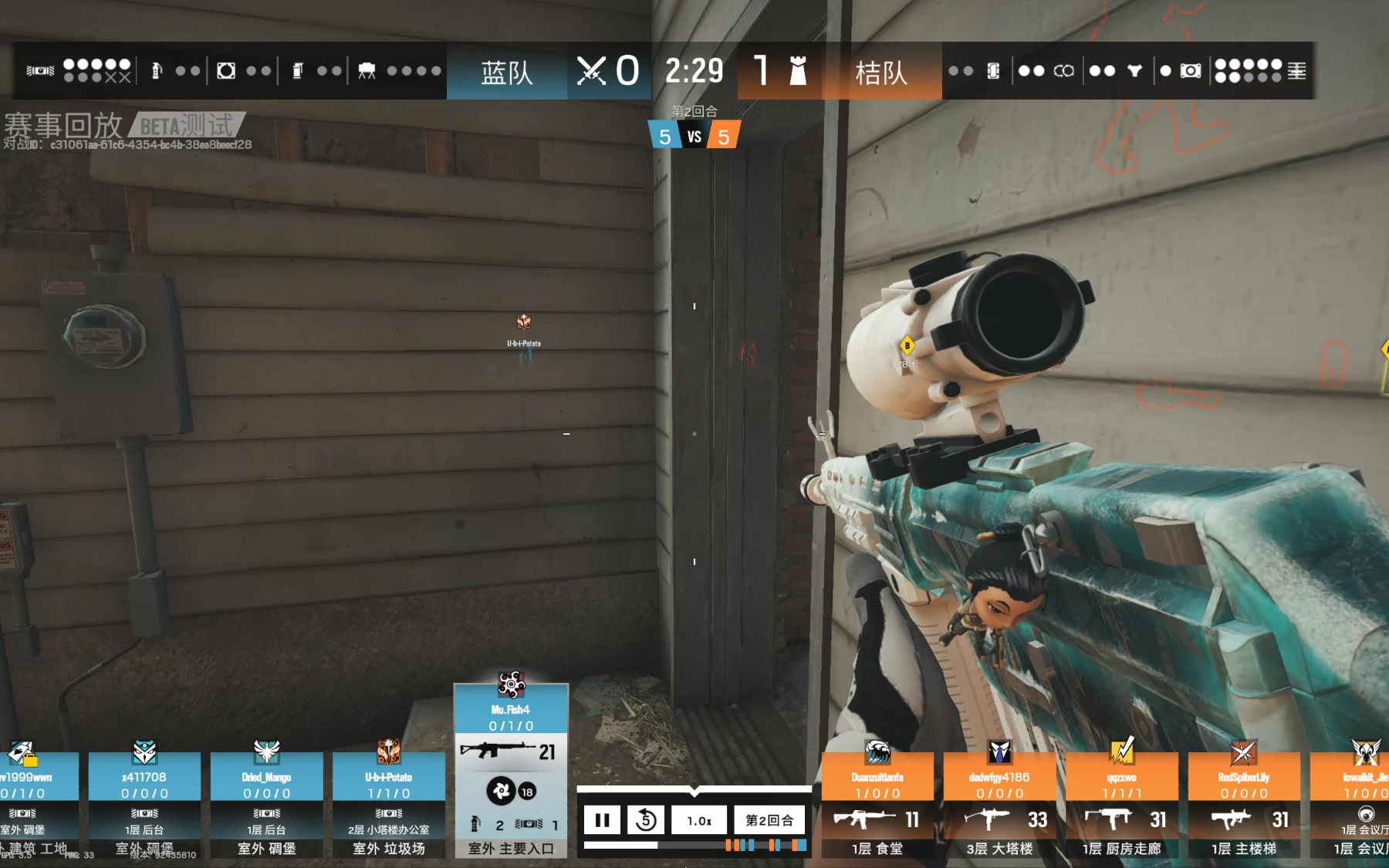
Task: Switch view to Dried_Mango's player card
Action: pos(266,802)
